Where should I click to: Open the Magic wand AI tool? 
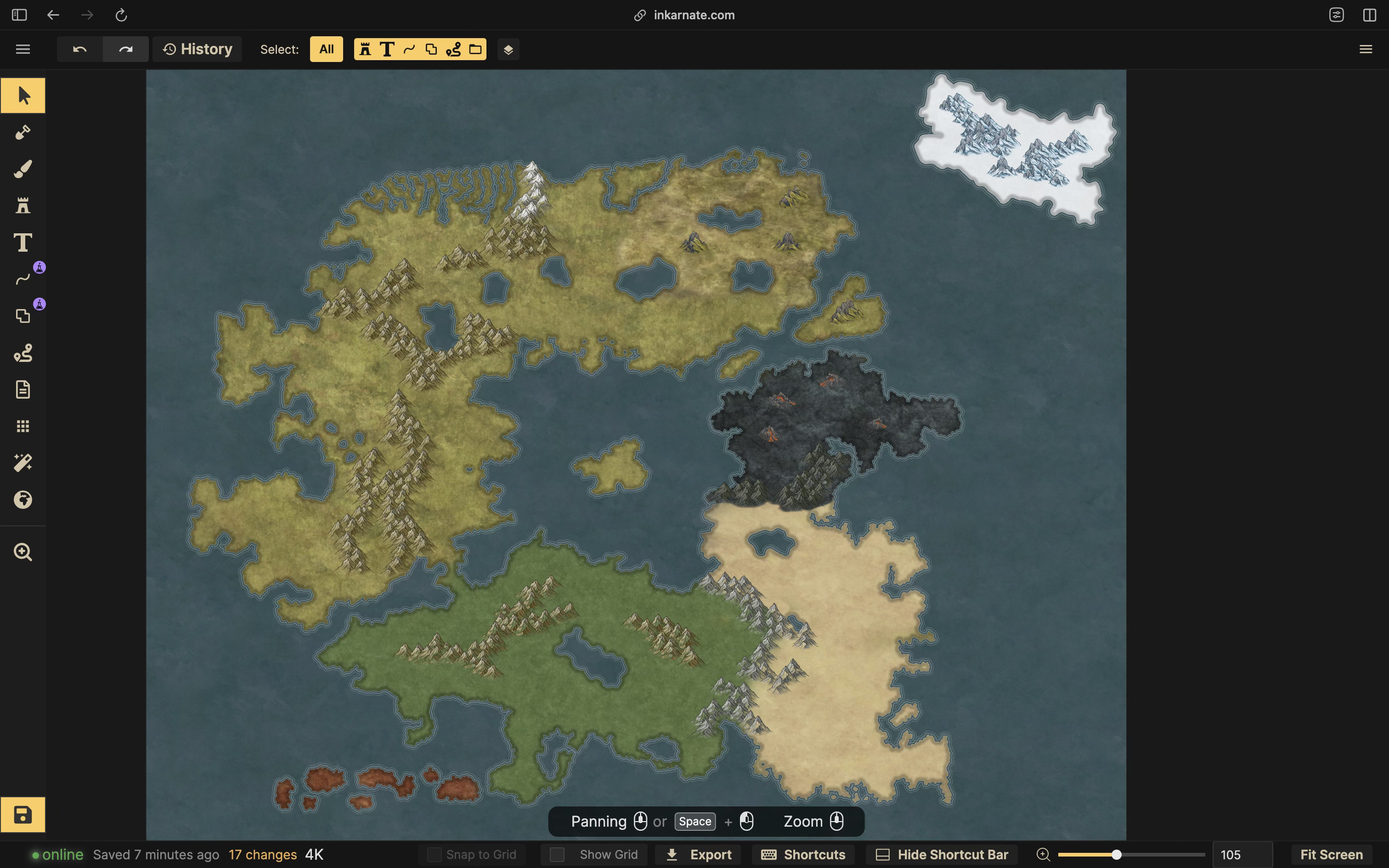[23, 463]
